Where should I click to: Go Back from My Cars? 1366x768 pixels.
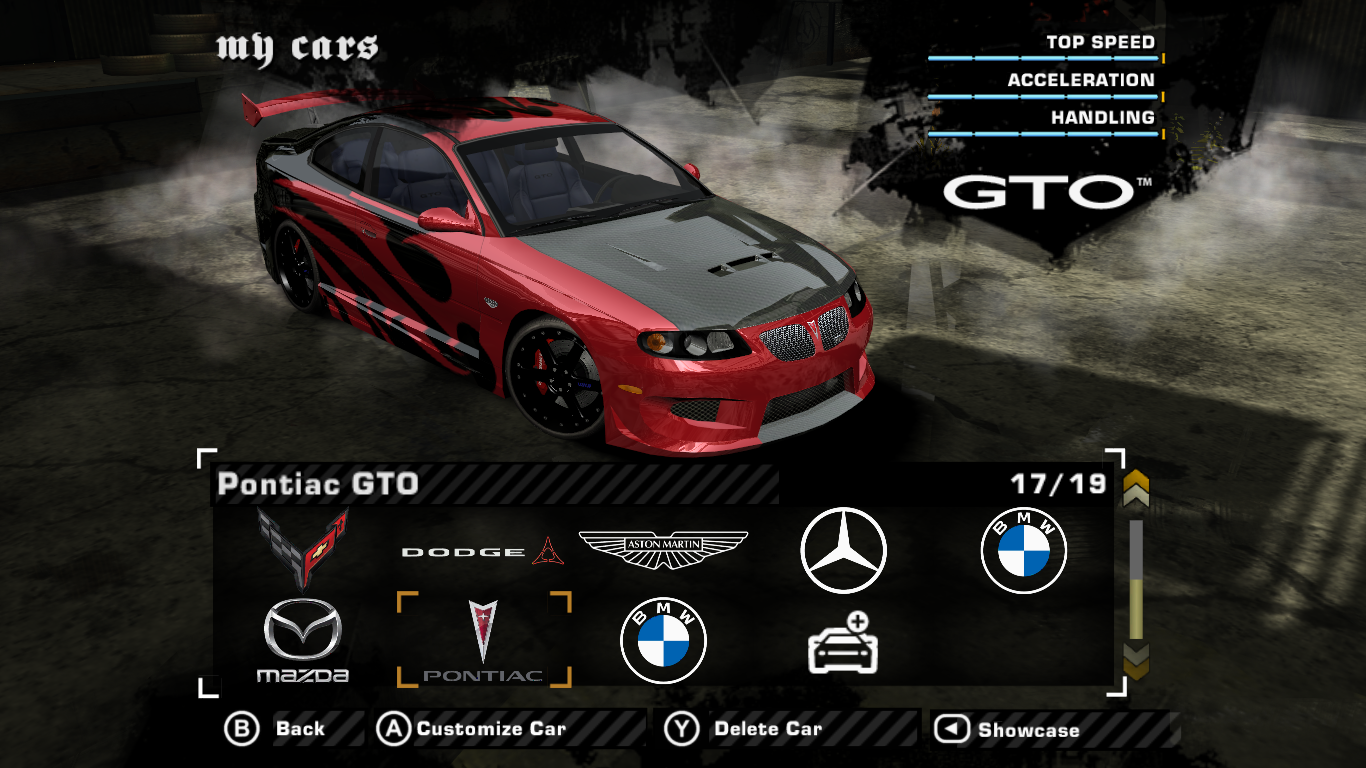pos(277,729)
